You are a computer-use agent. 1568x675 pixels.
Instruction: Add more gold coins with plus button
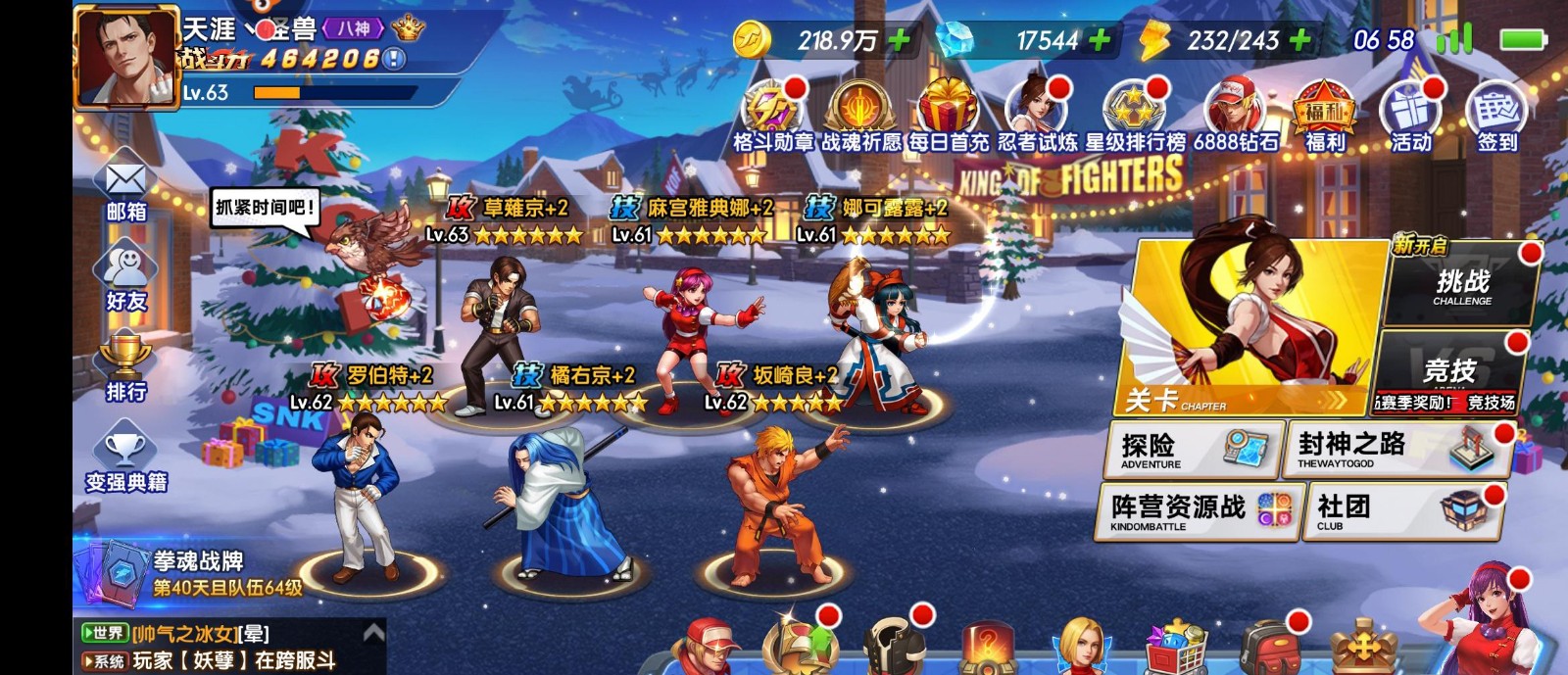click(x=898, y=40)
